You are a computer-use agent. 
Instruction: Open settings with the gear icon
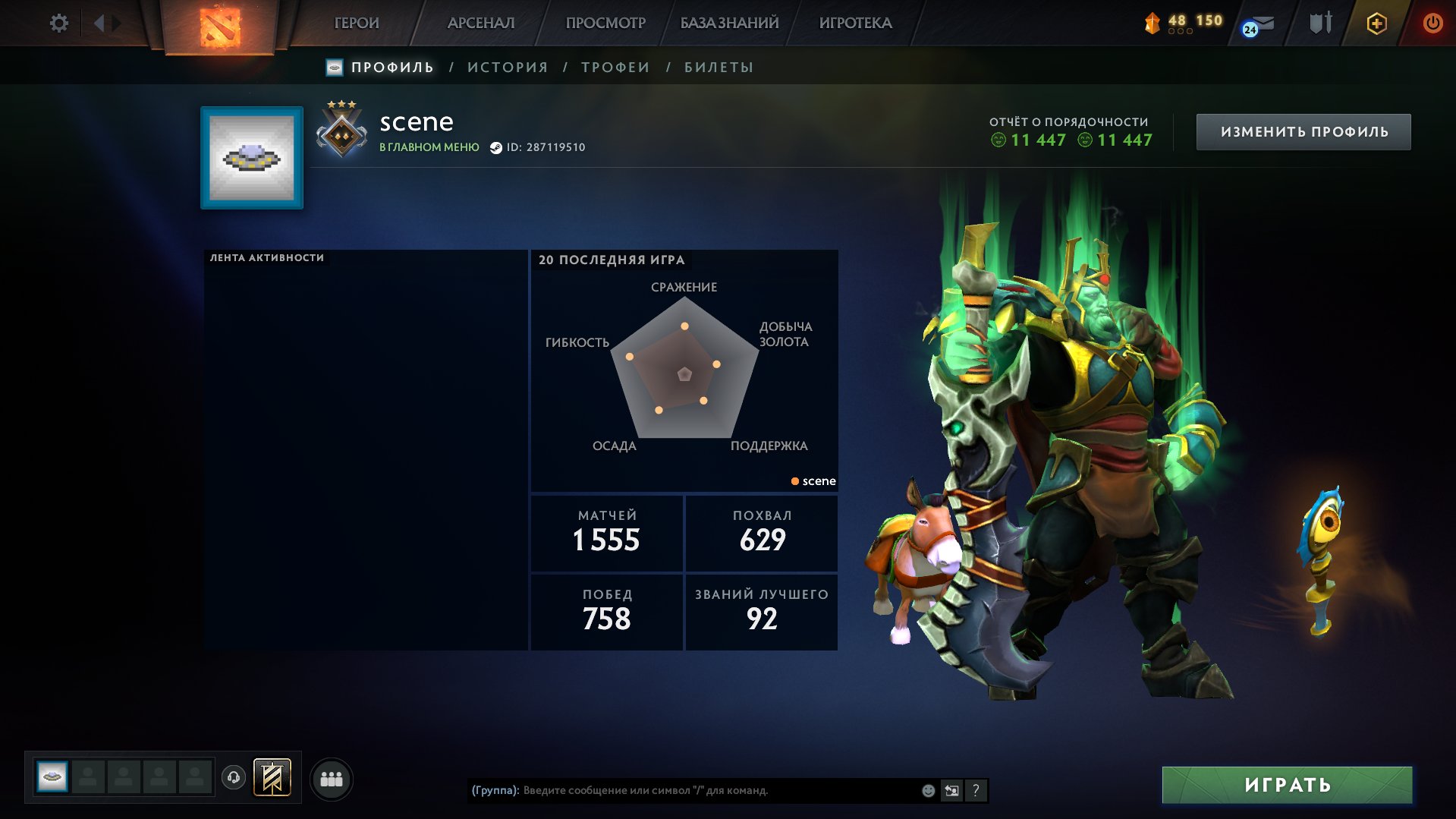pyautogui.click(x=58, y=23)
